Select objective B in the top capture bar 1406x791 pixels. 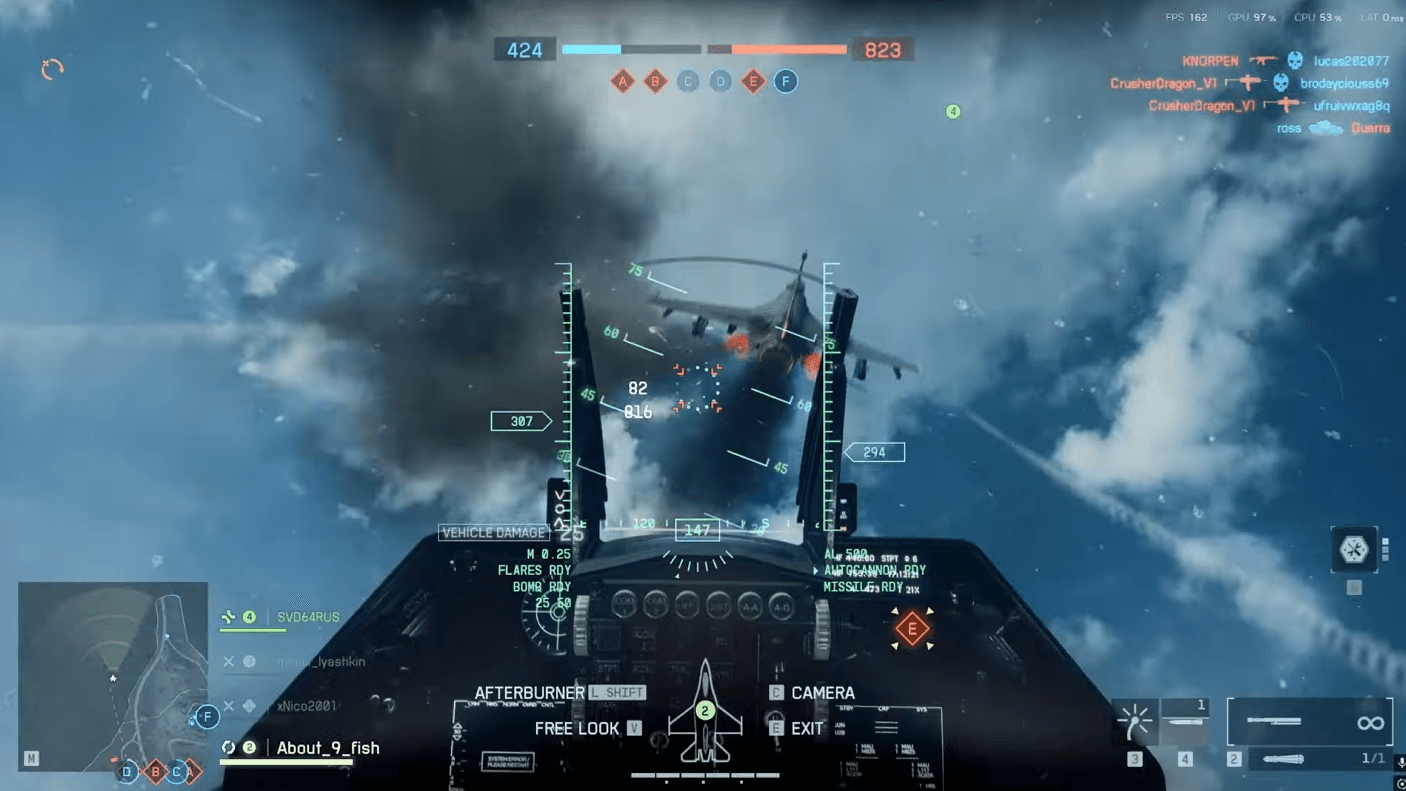[655, 81]
